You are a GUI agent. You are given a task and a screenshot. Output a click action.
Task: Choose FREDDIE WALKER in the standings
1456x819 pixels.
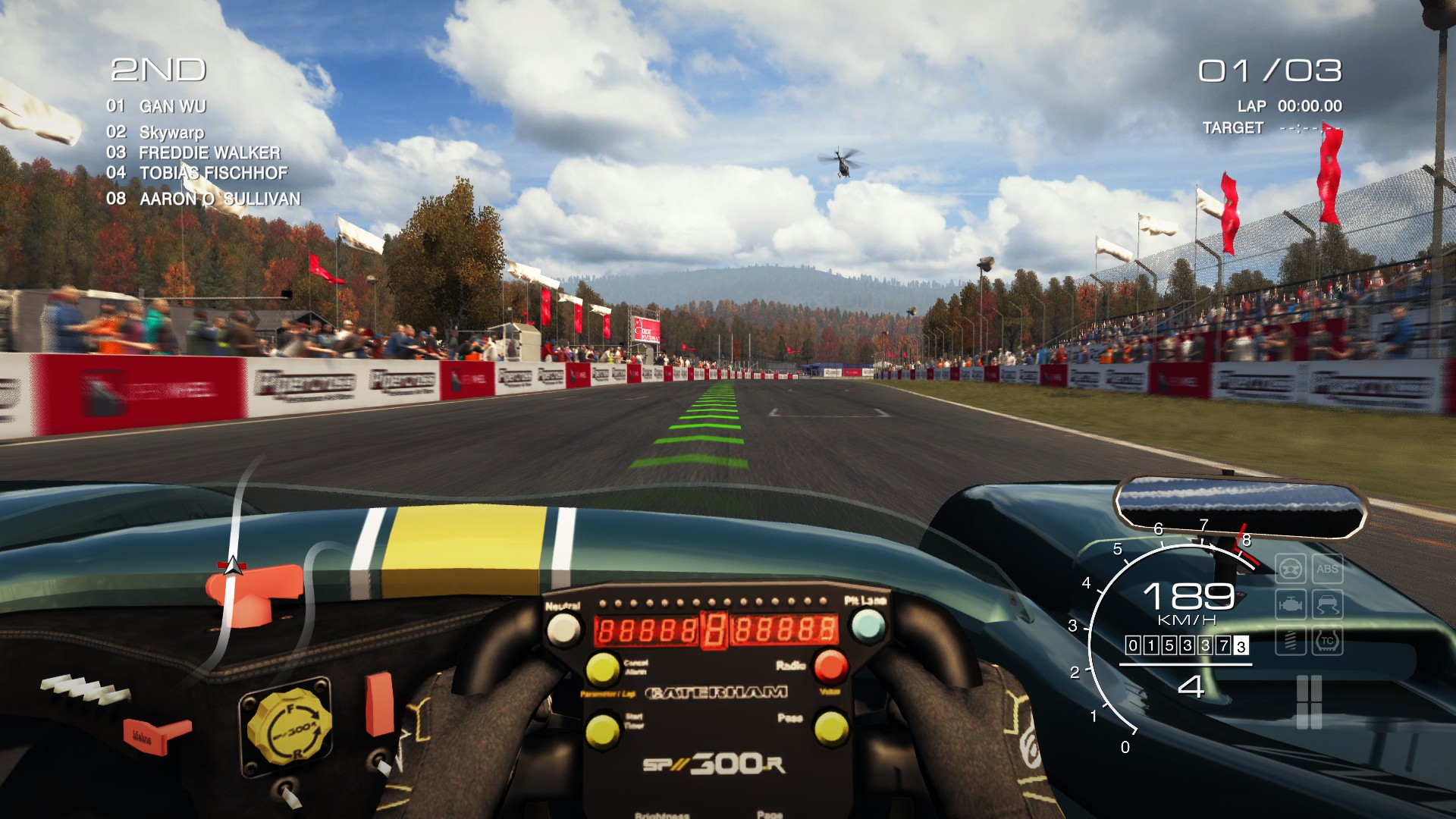(x=209, y=152)
